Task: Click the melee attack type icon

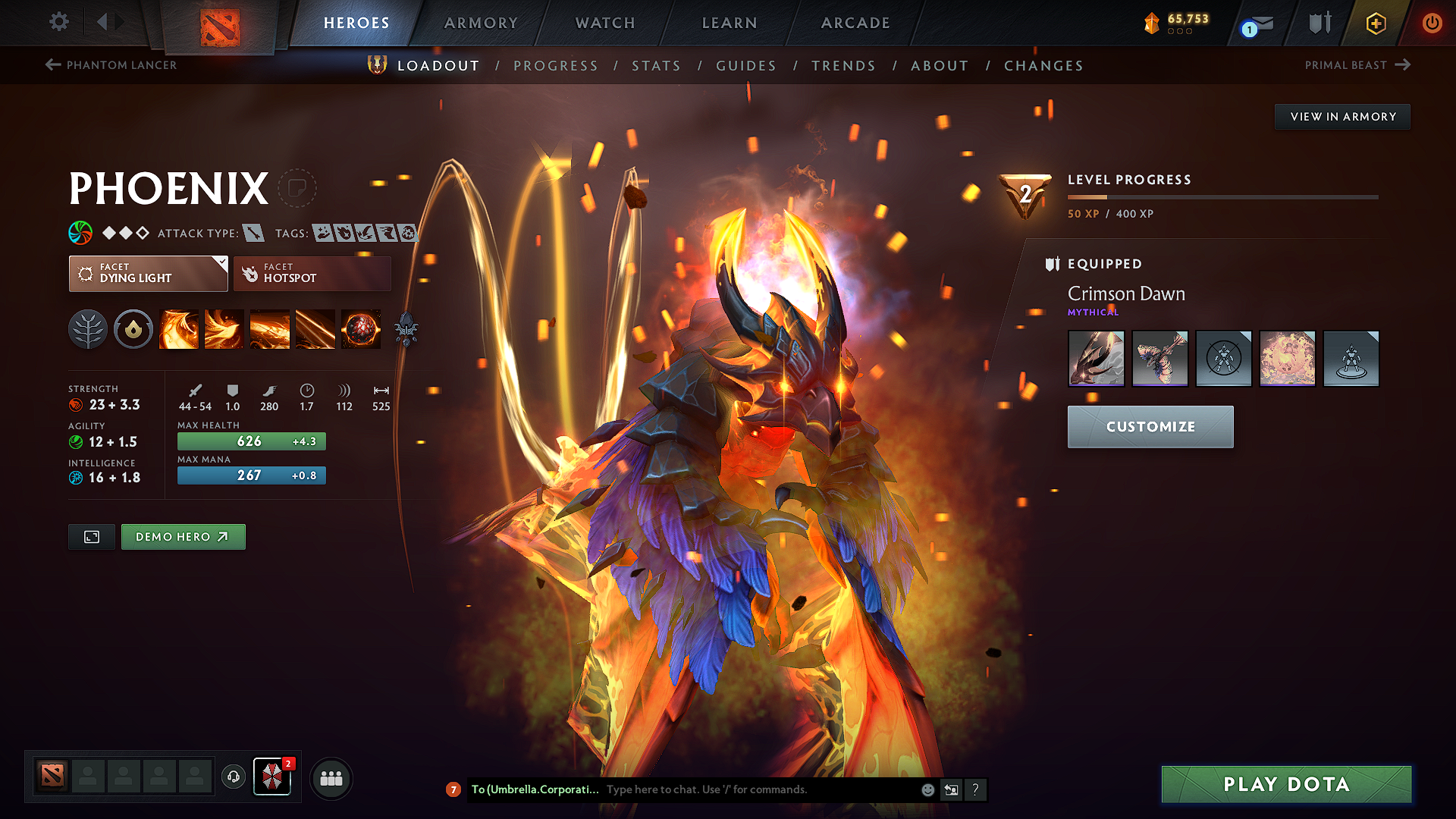Action: point(256,234)
